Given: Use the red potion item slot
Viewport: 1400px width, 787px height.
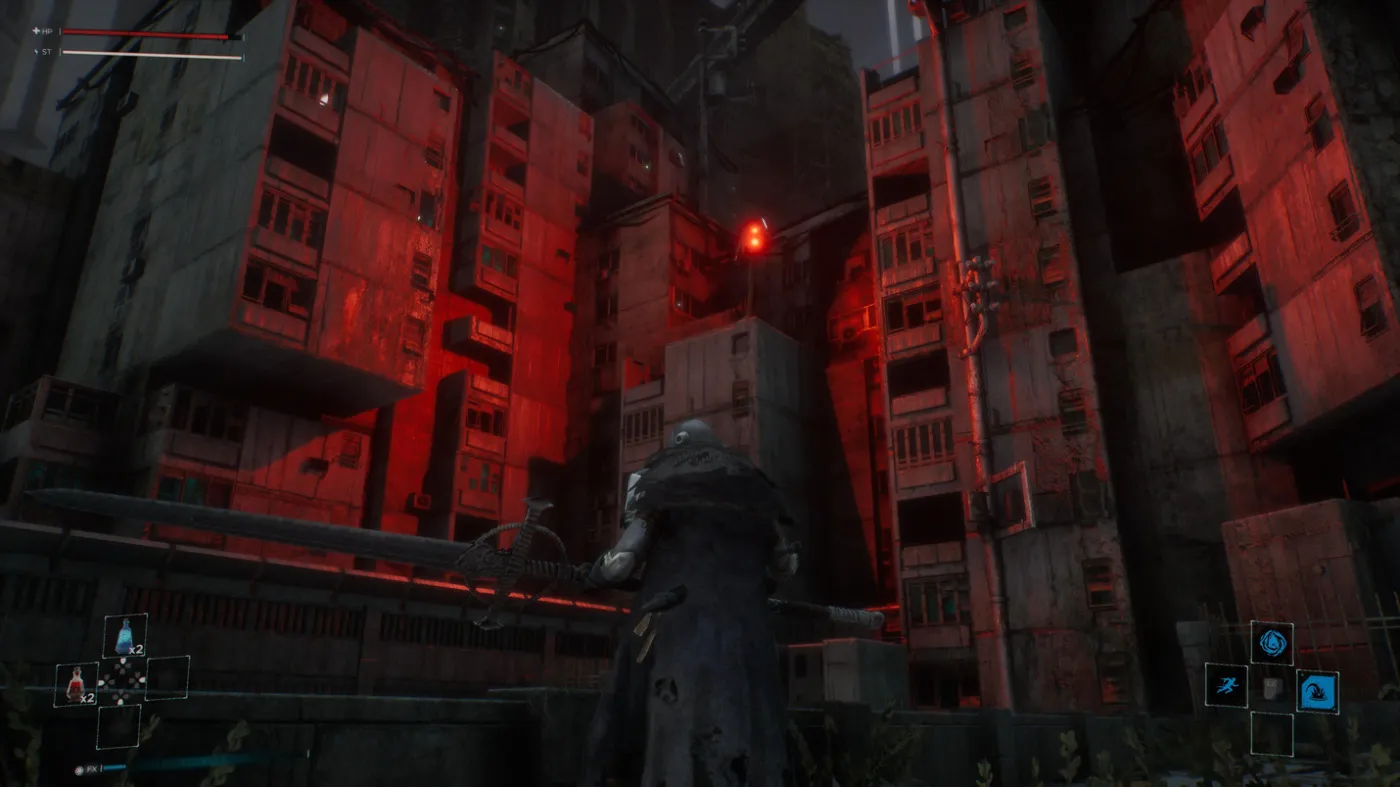Looking at the screenshot, I should click(76, 684).
